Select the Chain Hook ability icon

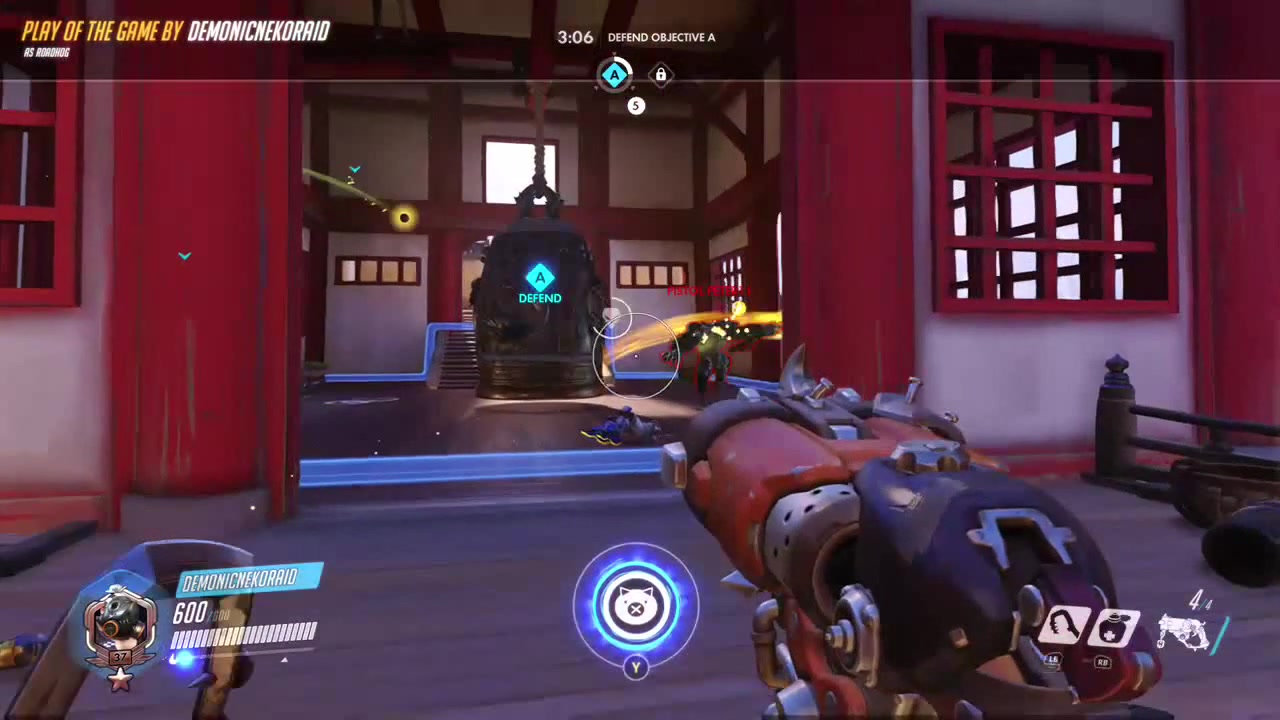pyautogui.click(x=1064, y=625)
